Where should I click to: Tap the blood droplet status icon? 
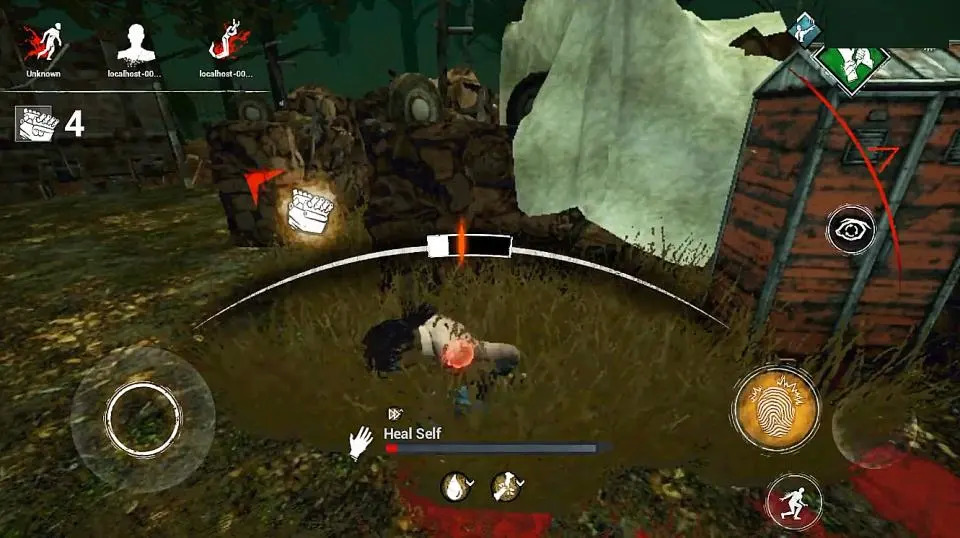click(456, 487)
